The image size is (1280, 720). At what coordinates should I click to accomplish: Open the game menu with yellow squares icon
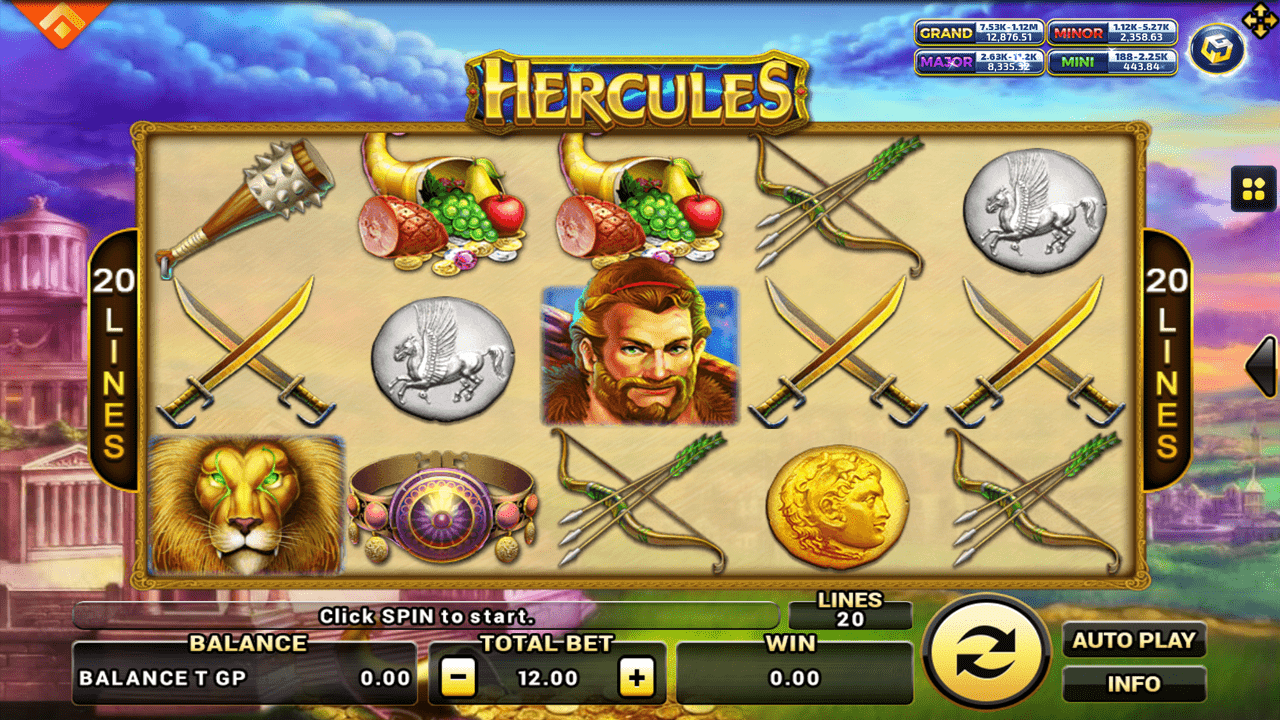click(1254, 188)
